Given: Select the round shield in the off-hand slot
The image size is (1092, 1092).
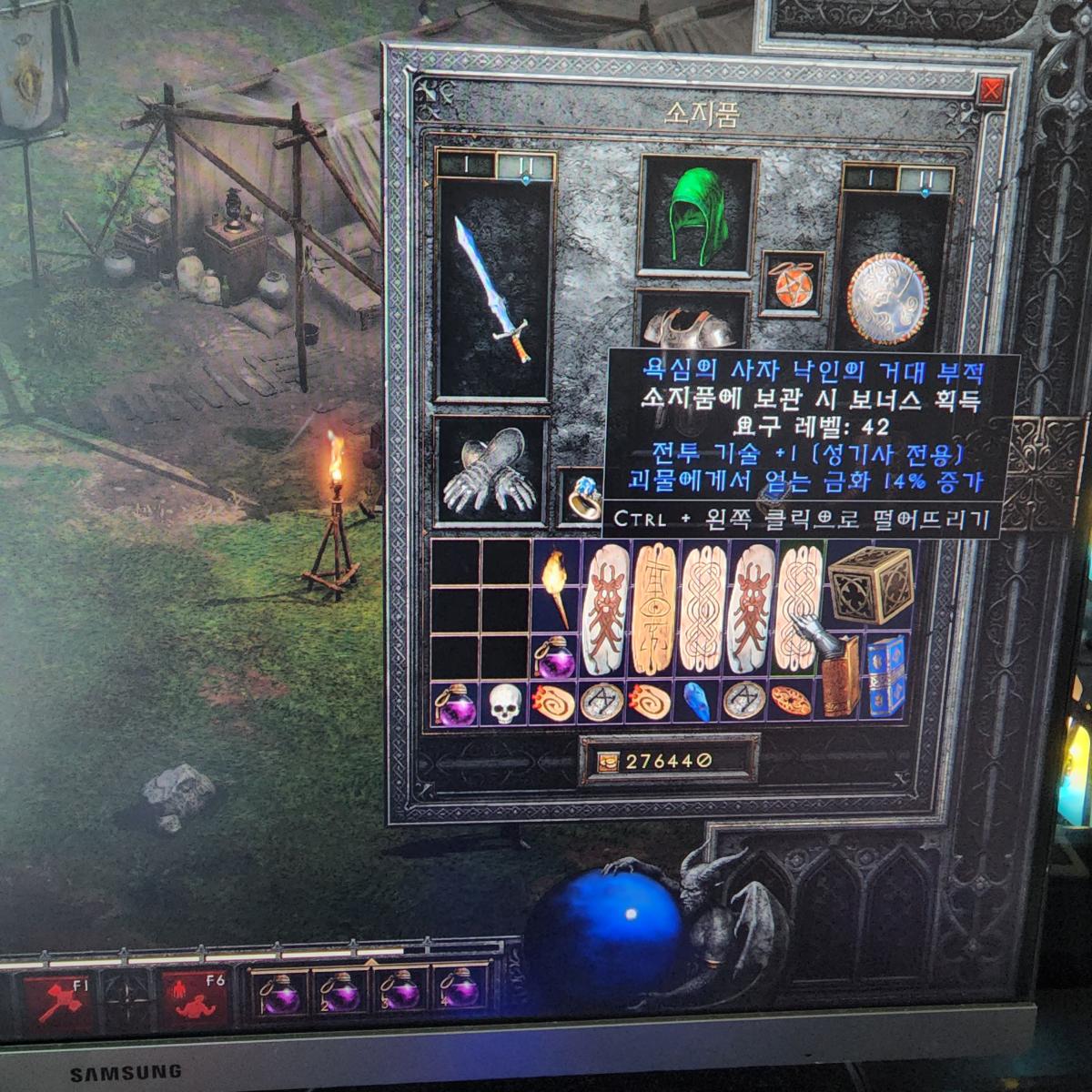Looking at the screenshot, I should (887, 299).
